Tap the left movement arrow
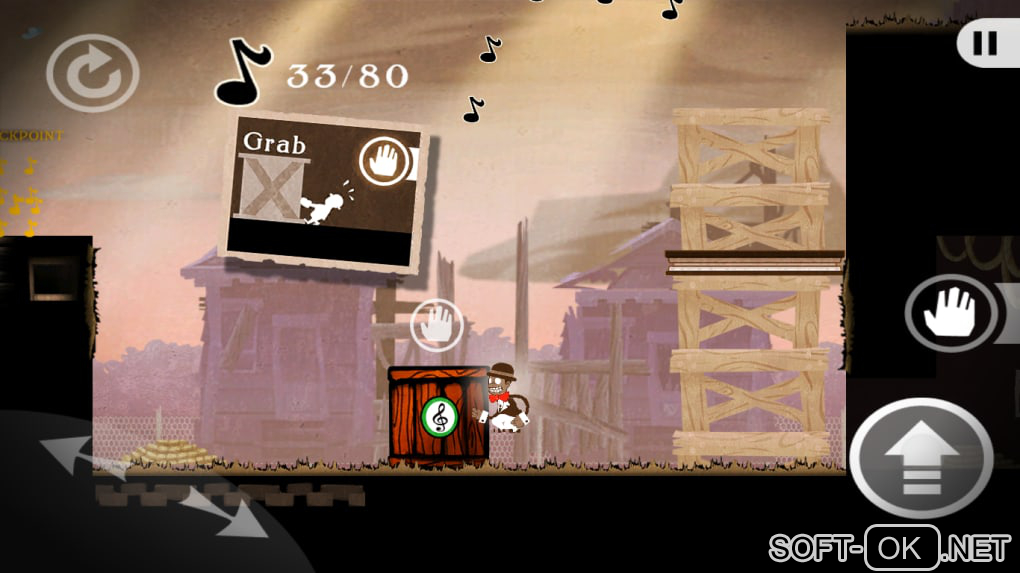Screen dimensions: 1020x573 coord(72,455)
